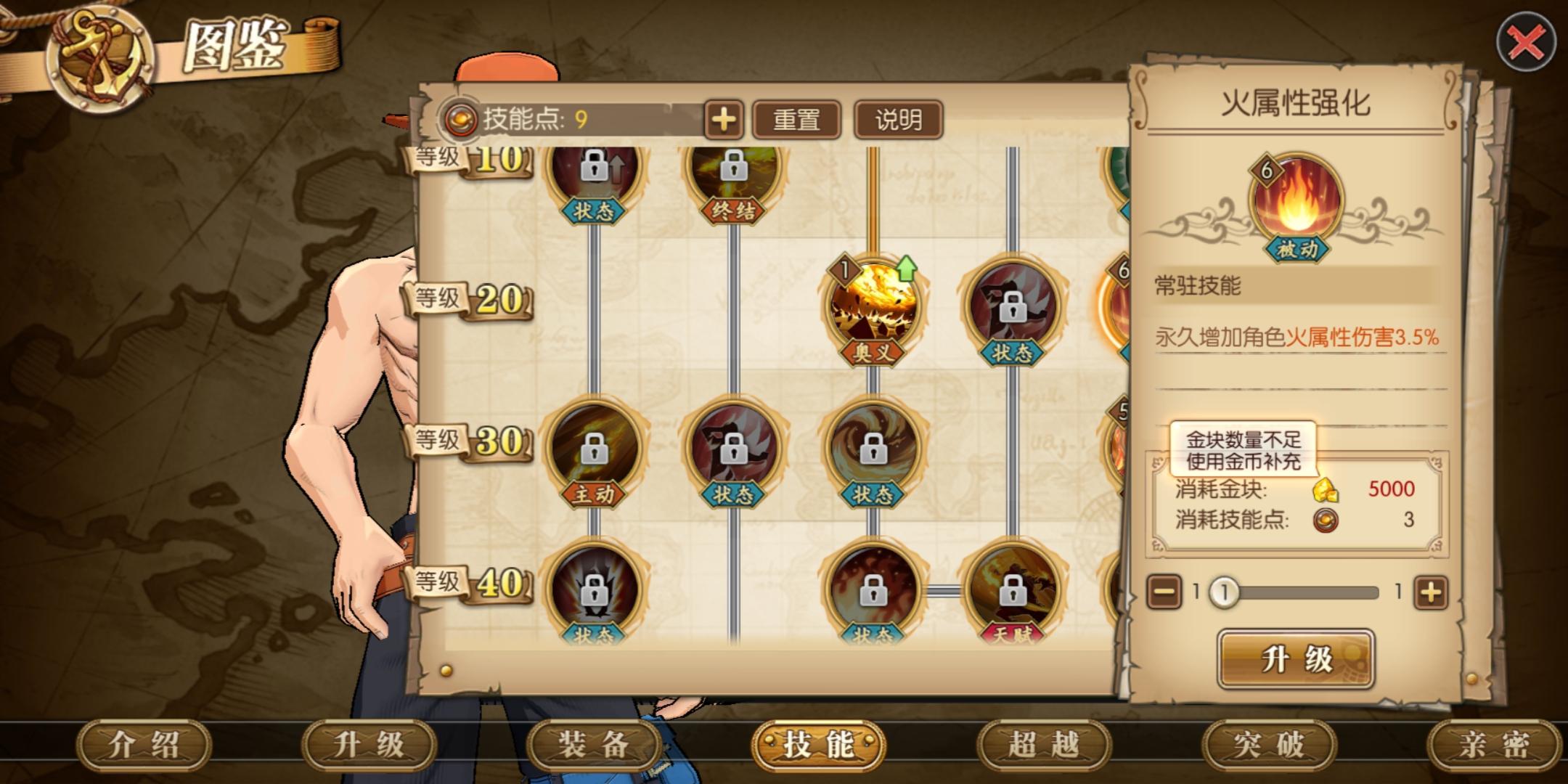This screenshot has width=1568, height=784.
Task: Open the 说明 explanation button
Action: (x=898, y=120)
